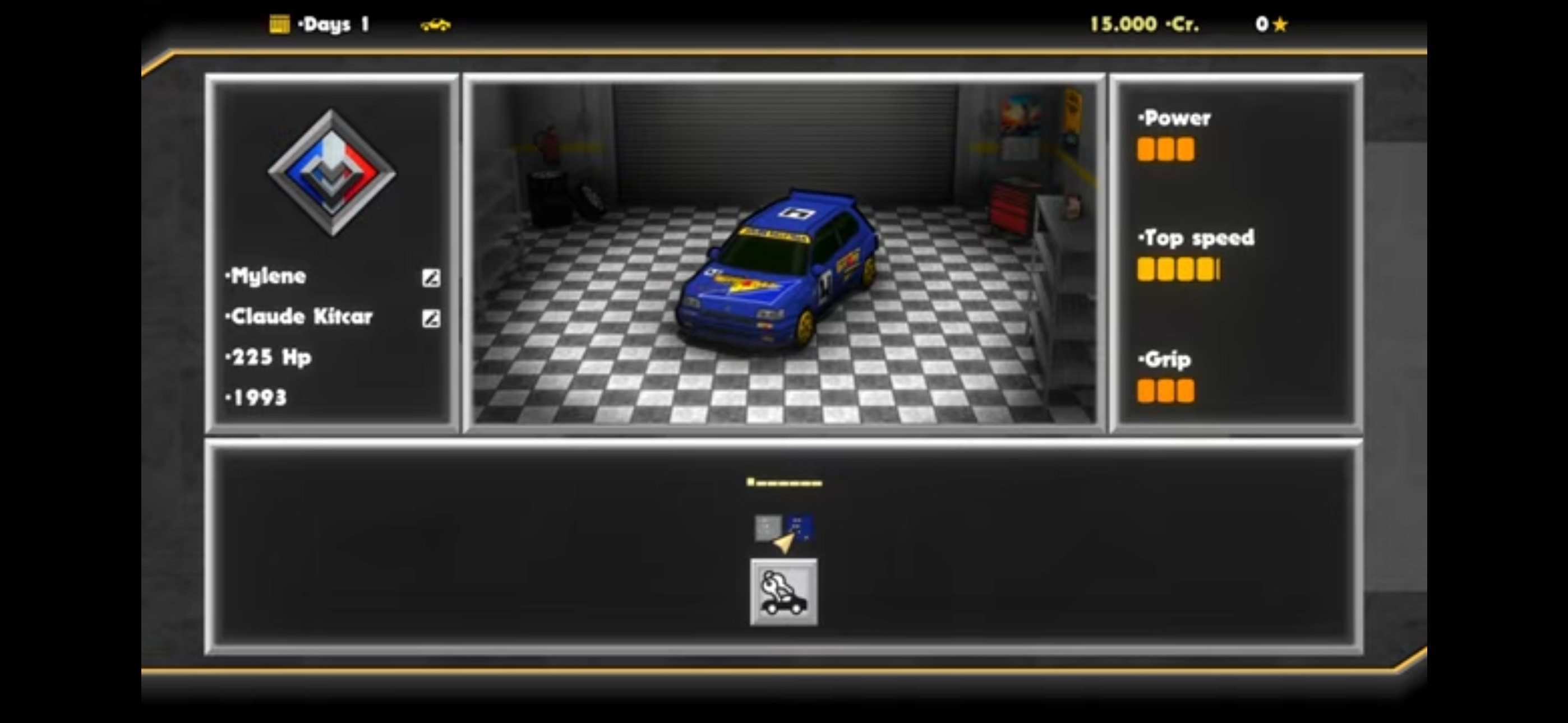Click the 1993 model year text

coord(256,397)
